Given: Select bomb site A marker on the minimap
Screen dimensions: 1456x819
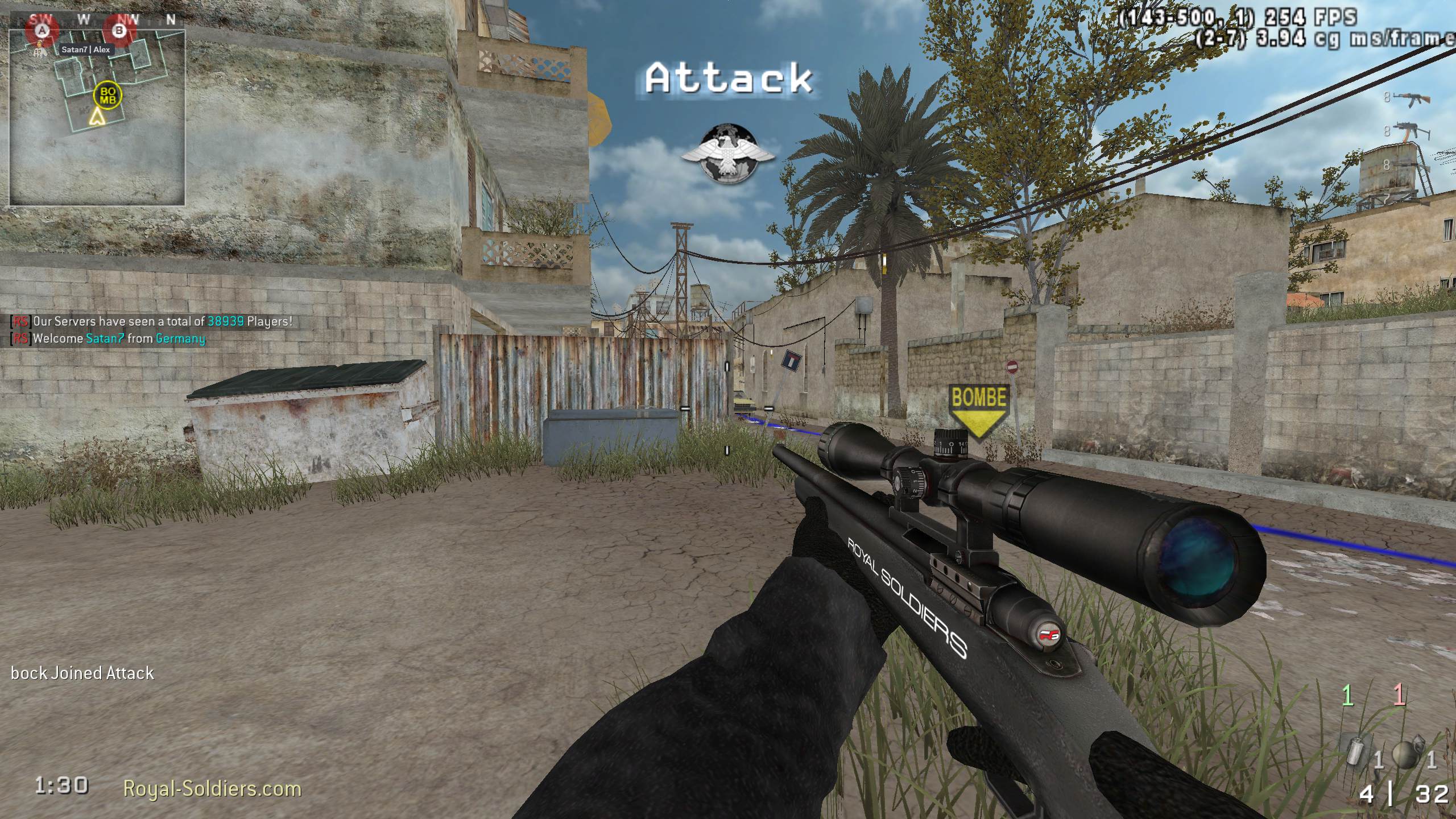Looking at the screenshot, I should [43, 31].
